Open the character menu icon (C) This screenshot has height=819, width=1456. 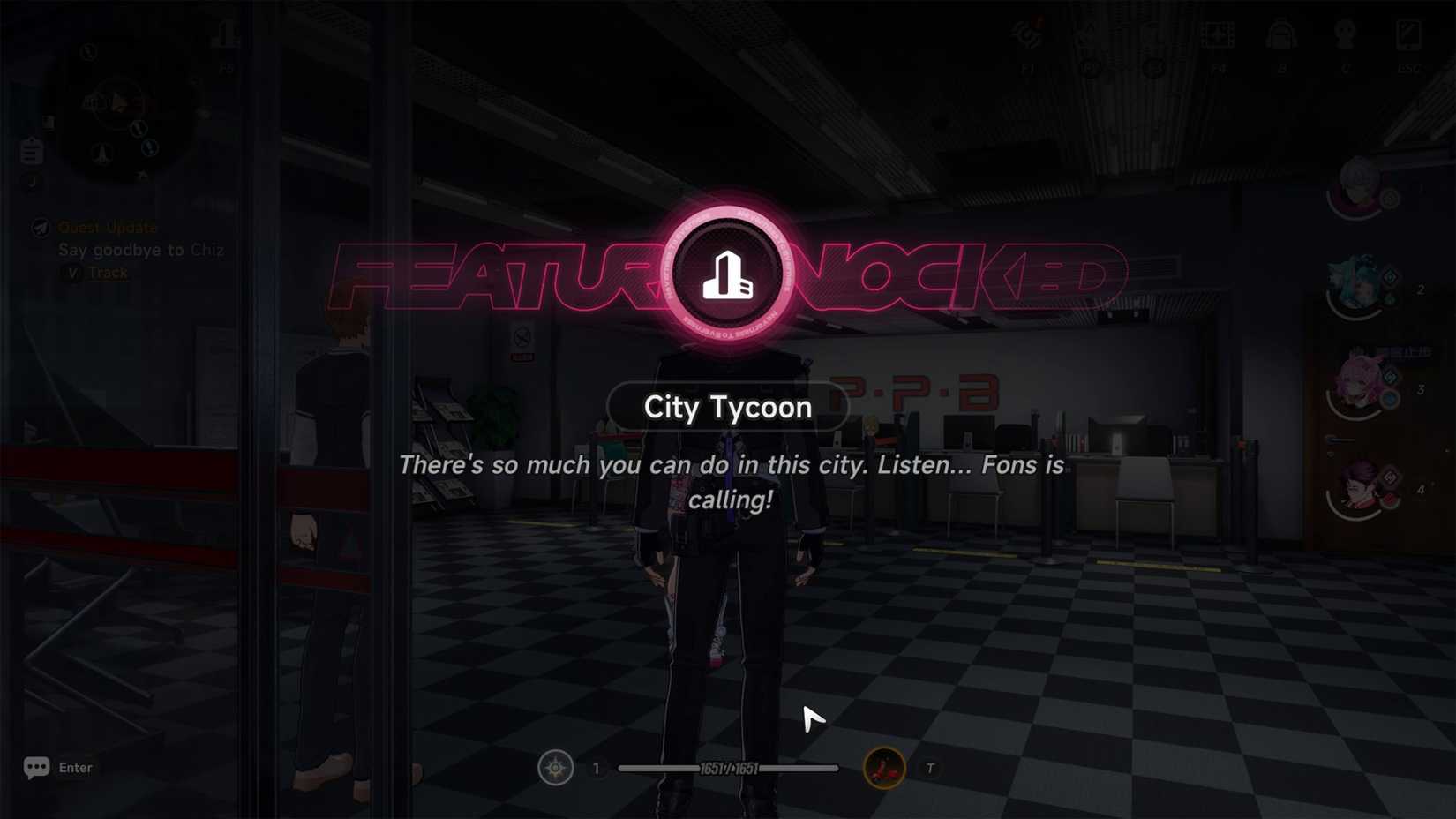tap(1345, 35)
